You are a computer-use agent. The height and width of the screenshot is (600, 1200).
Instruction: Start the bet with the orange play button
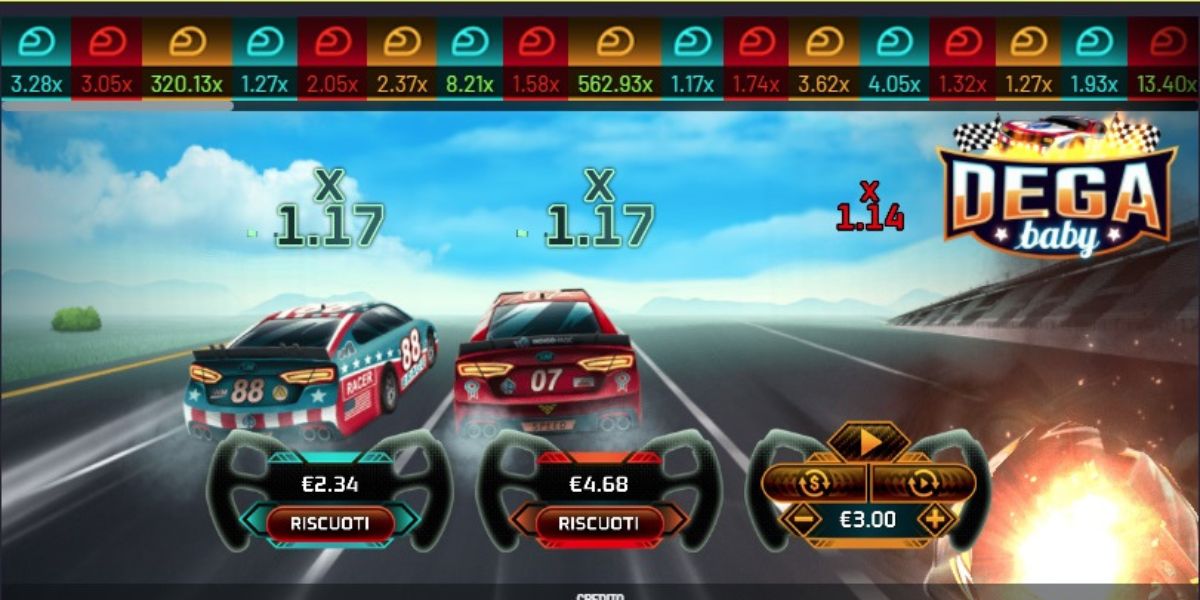tap(869, 441)
